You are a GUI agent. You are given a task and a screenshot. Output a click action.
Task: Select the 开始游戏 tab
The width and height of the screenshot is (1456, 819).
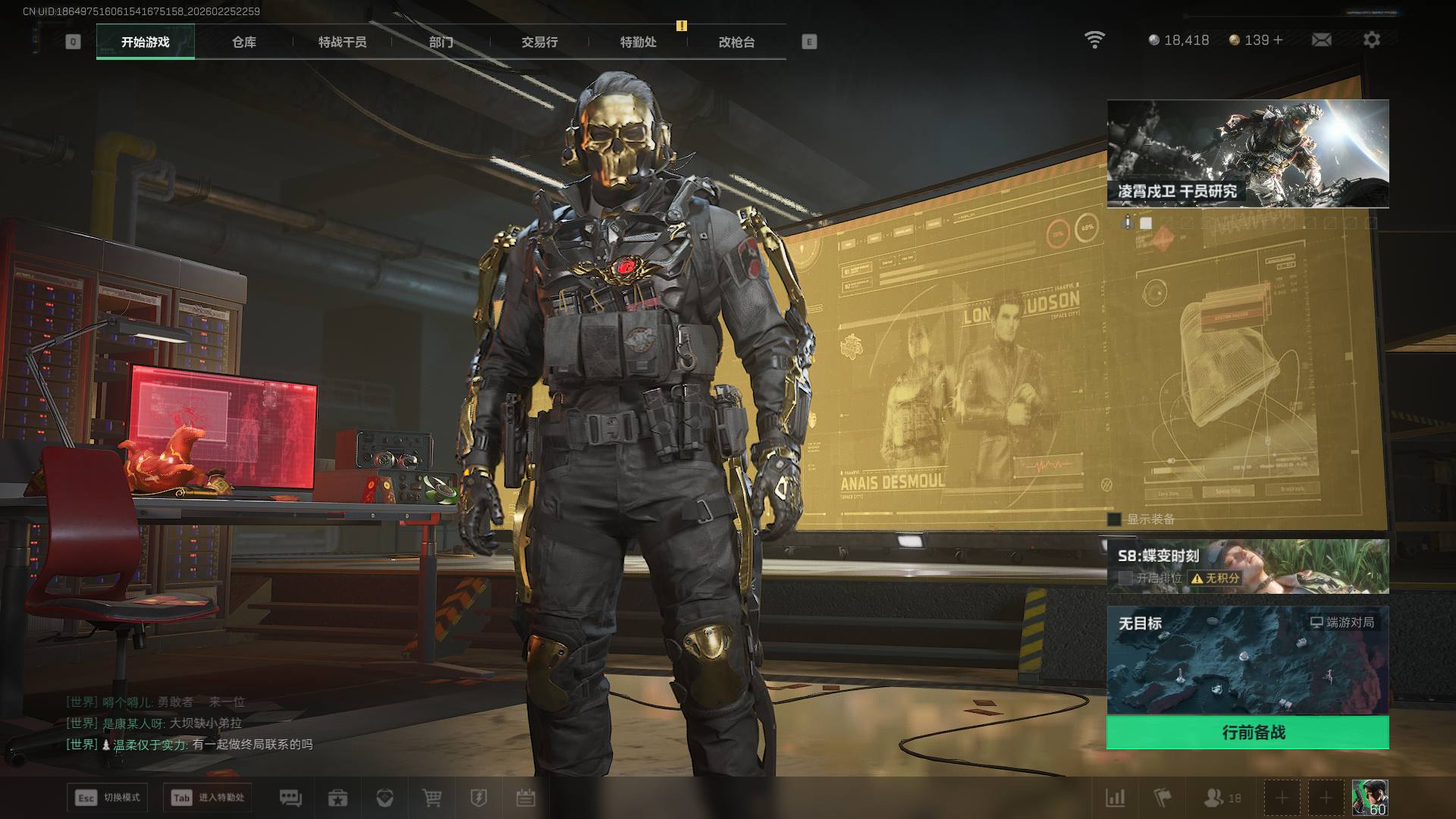coord(145,42)
